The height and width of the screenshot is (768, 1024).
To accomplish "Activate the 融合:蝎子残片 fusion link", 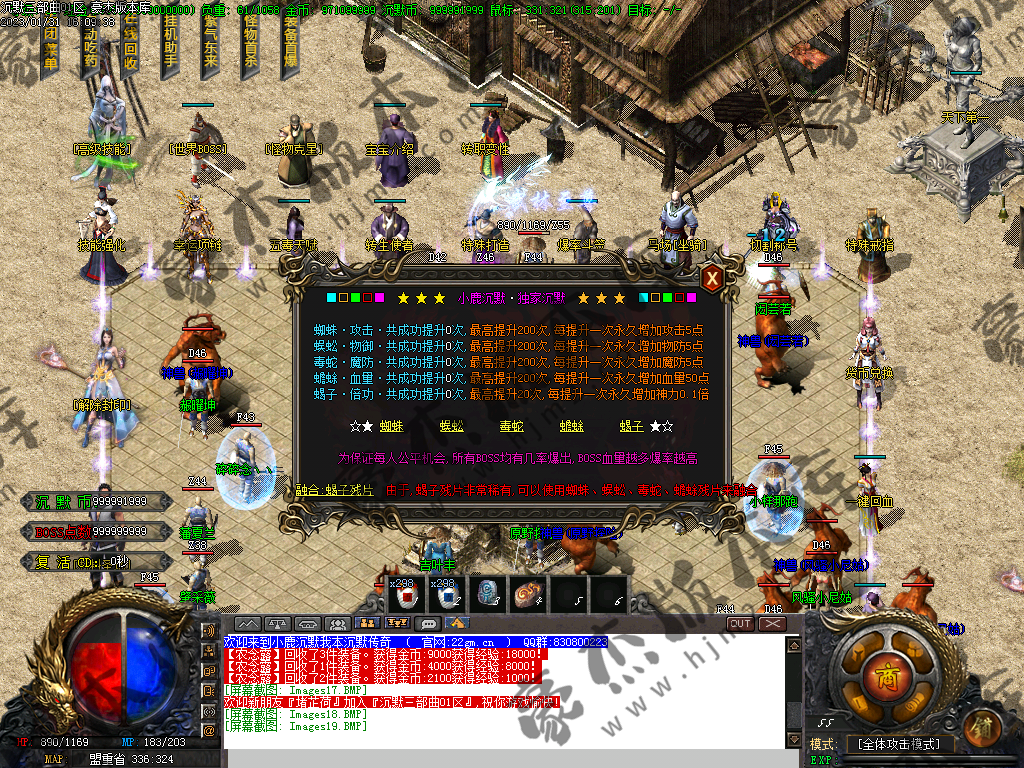I will tap(335, 489).
